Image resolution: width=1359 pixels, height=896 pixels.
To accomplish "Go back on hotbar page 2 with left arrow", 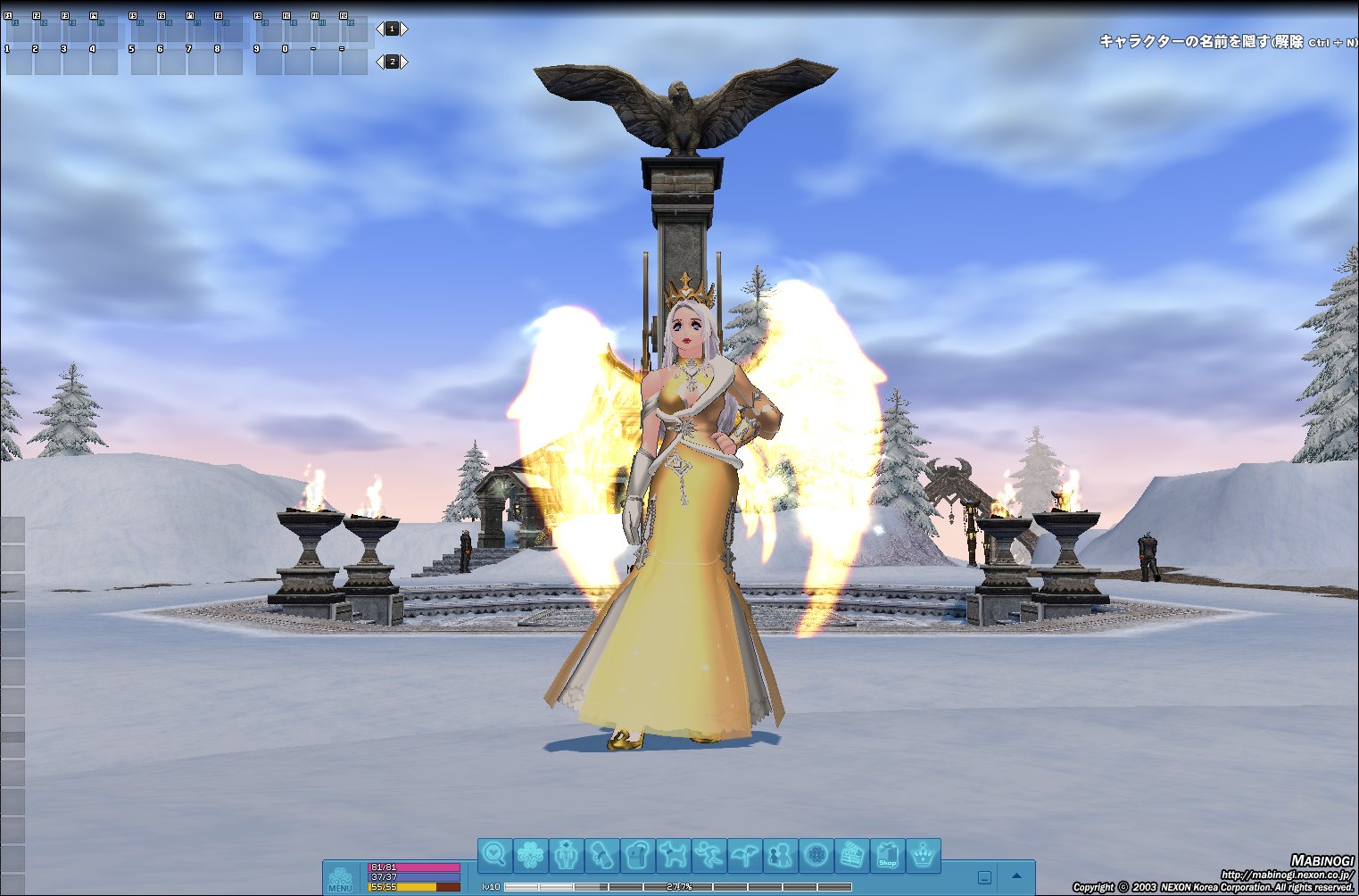I will pyautogui.click(x=379, y=62).
